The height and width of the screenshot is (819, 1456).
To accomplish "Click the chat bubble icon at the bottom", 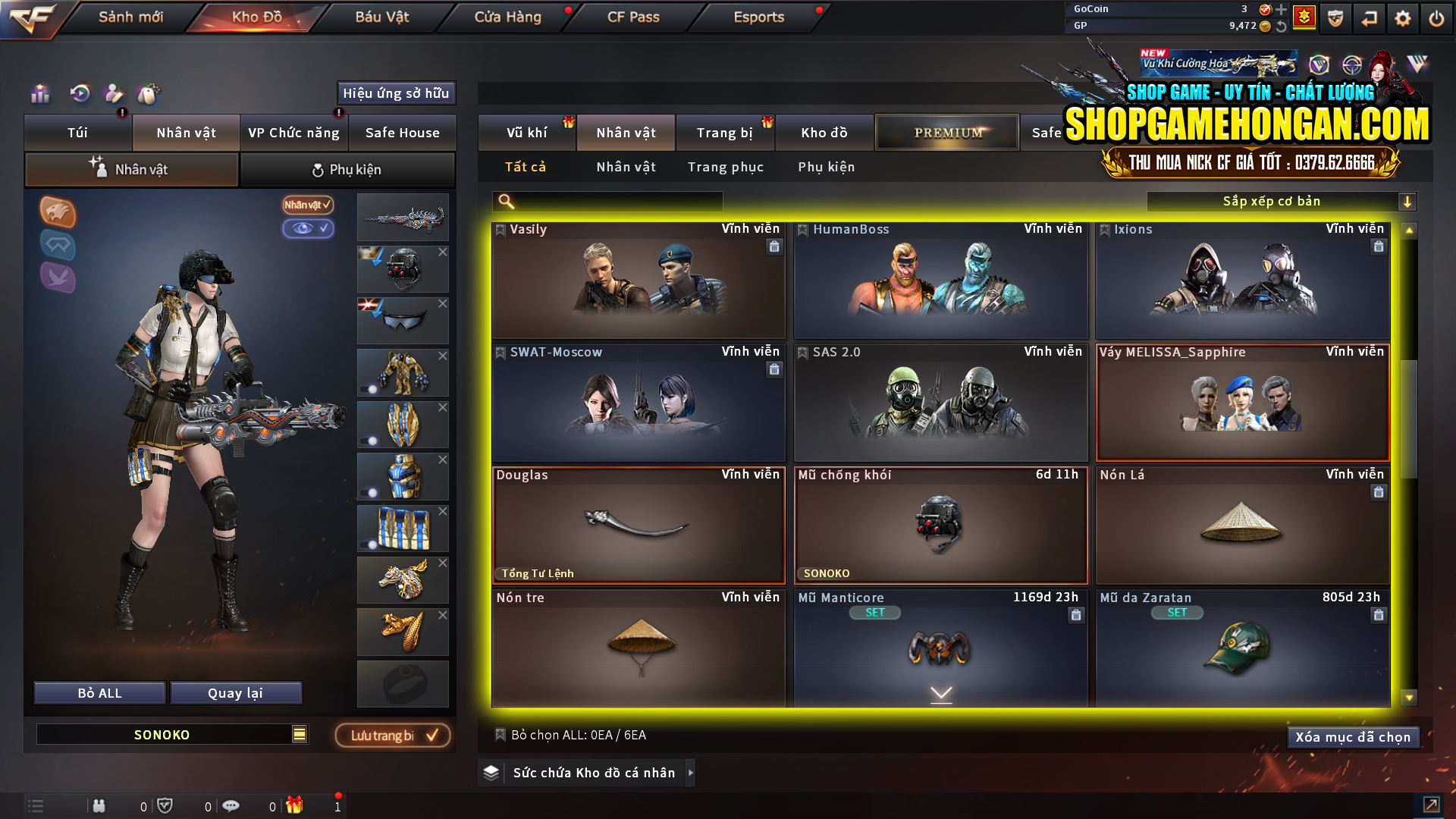I will (x=231, y=806).
